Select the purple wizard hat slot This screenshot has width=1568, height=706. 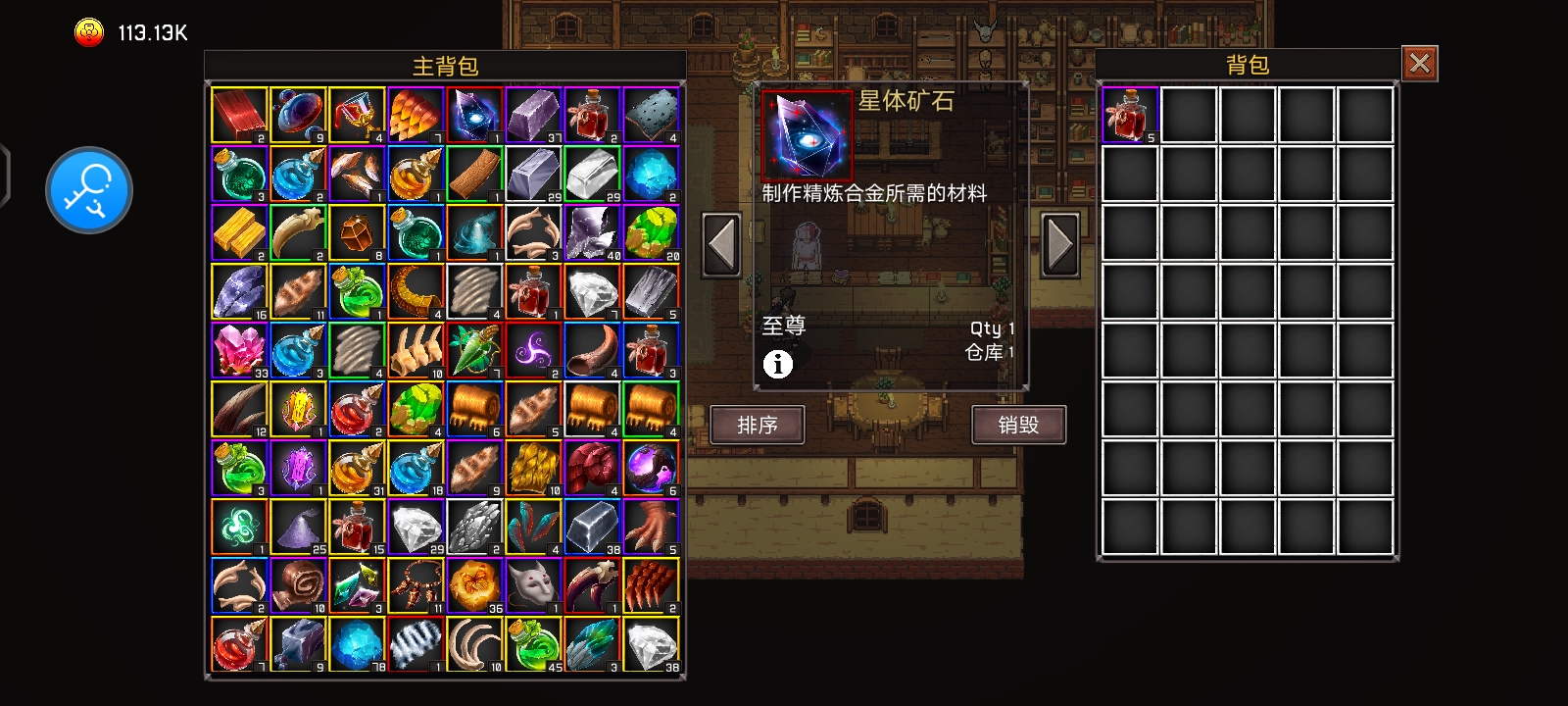(x=298, y=527)
